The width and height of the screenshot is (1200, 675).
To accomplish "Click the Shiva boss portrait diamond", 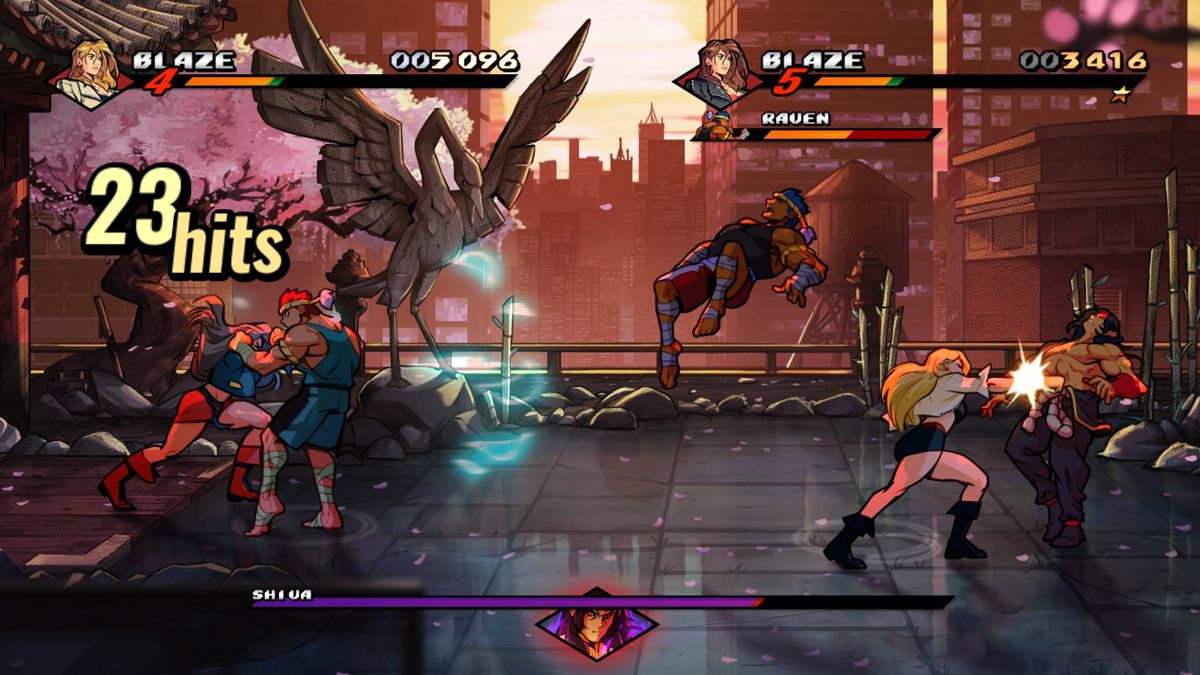I will point(596,625).
